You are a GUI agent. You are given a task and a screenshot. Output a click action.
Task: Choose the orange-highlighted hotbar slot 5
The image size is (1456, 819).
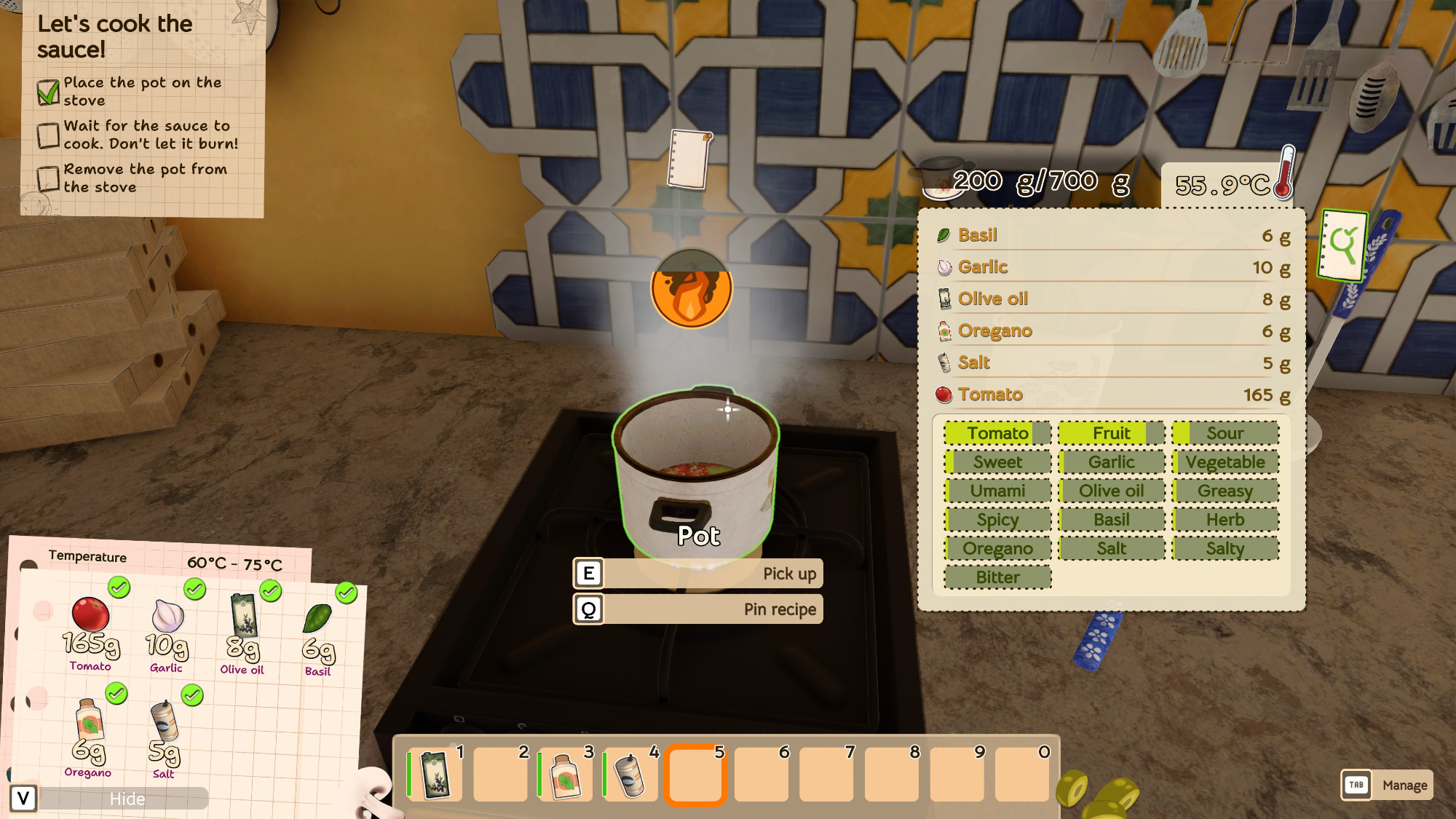pos(695,775)
